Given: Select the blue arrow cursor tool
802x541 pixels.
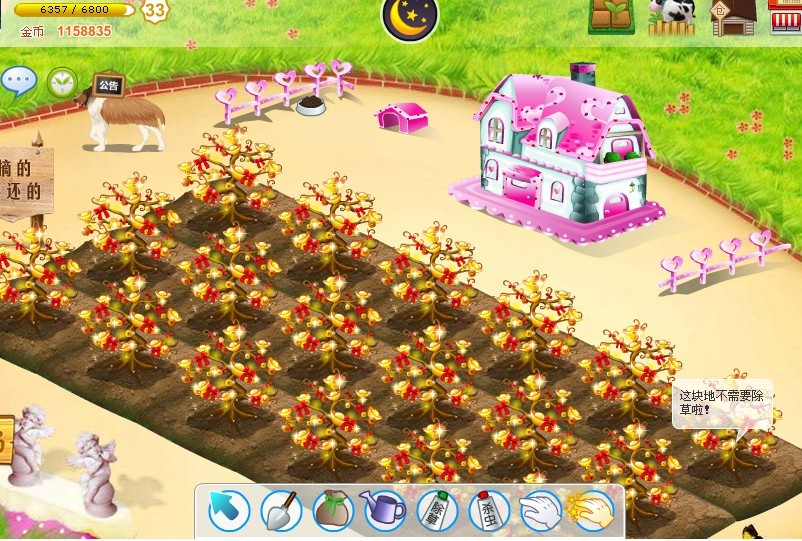Looking at the screenshot, I should point(229,511).
